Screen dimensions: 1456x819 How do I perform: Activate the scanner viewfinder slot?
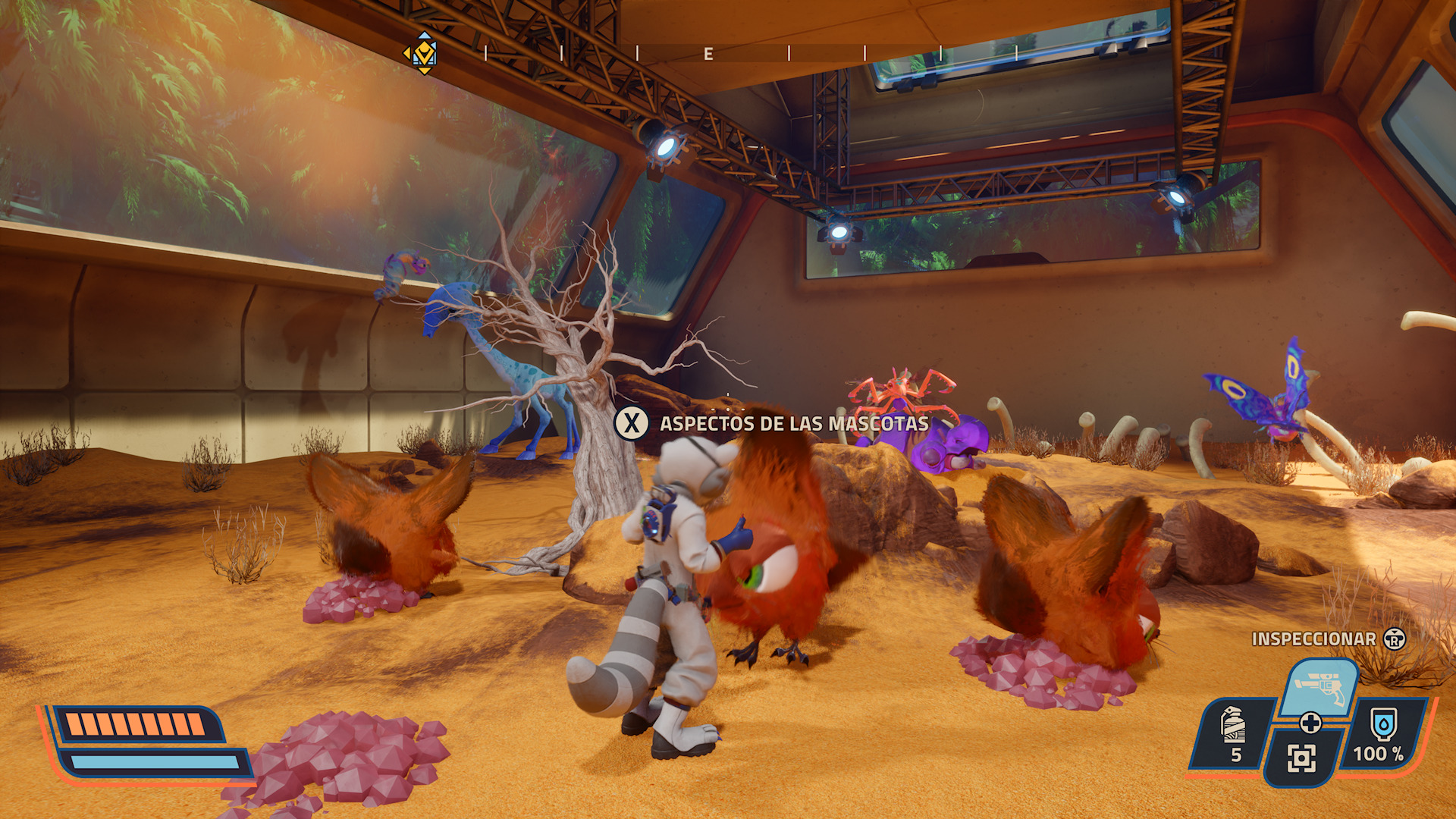(1301, 758)
